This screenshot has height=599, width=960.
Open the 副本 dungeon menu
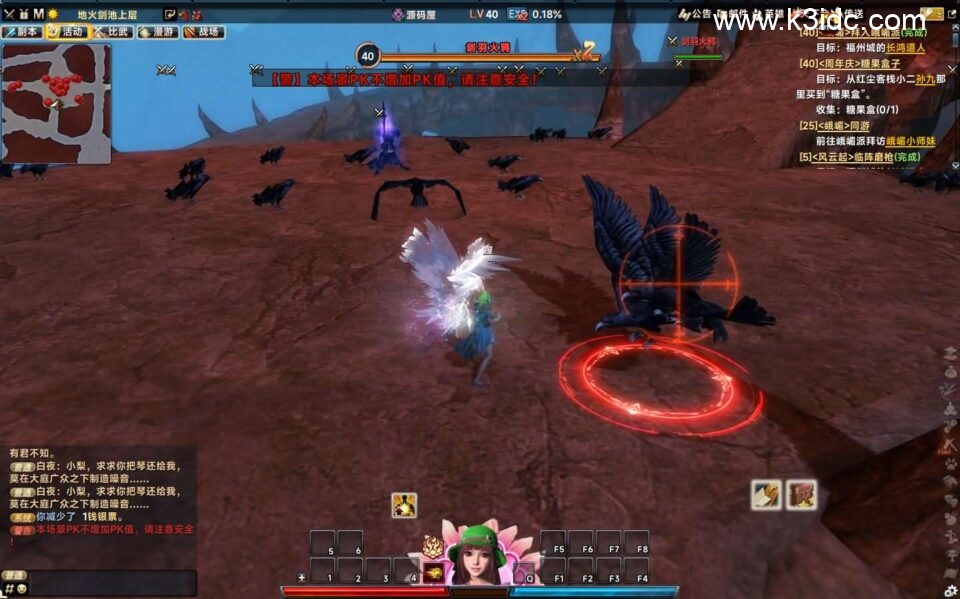(24, 32)
